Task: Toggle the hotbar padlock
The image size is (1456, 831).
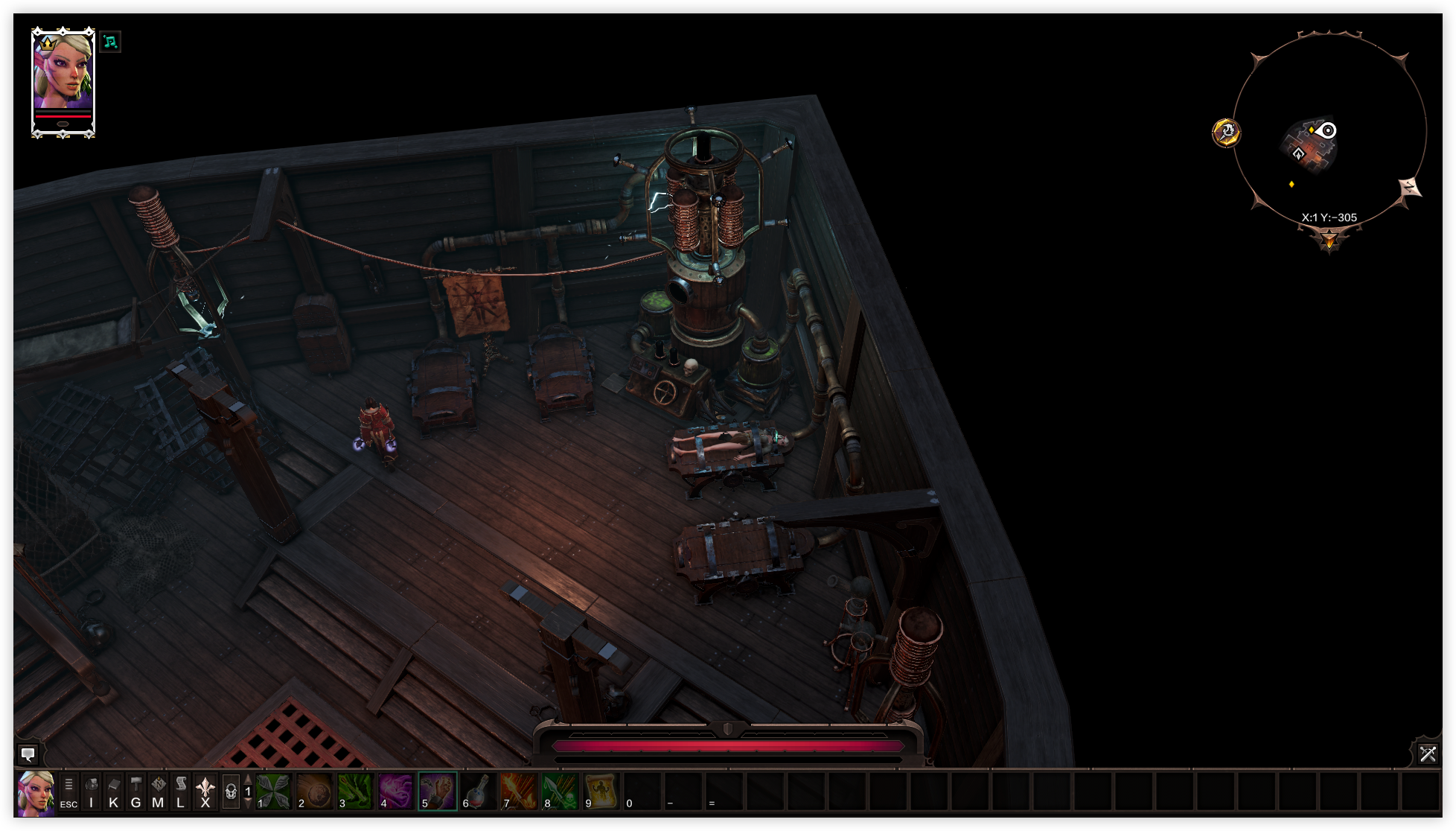Action: (x=231, y=792)
